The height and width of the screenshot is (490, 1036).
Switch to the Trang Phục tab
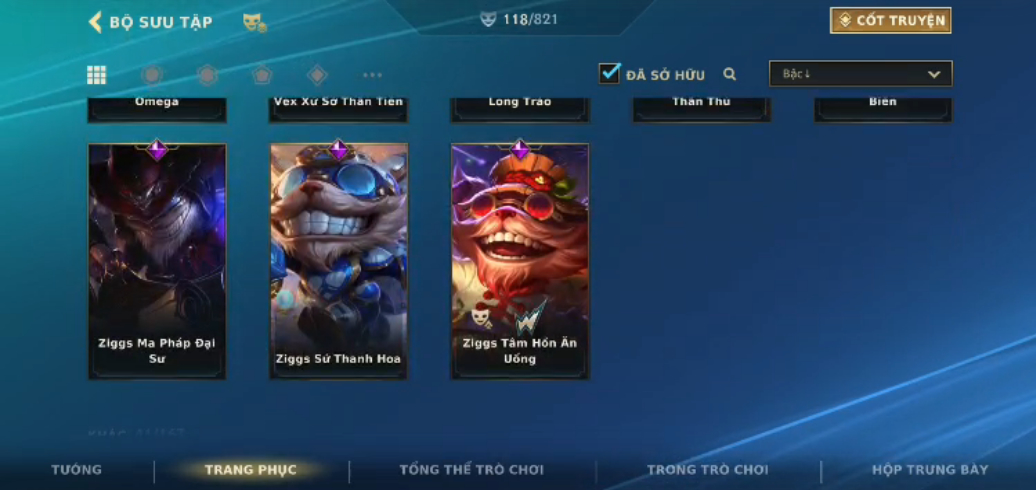click(251, 470)
